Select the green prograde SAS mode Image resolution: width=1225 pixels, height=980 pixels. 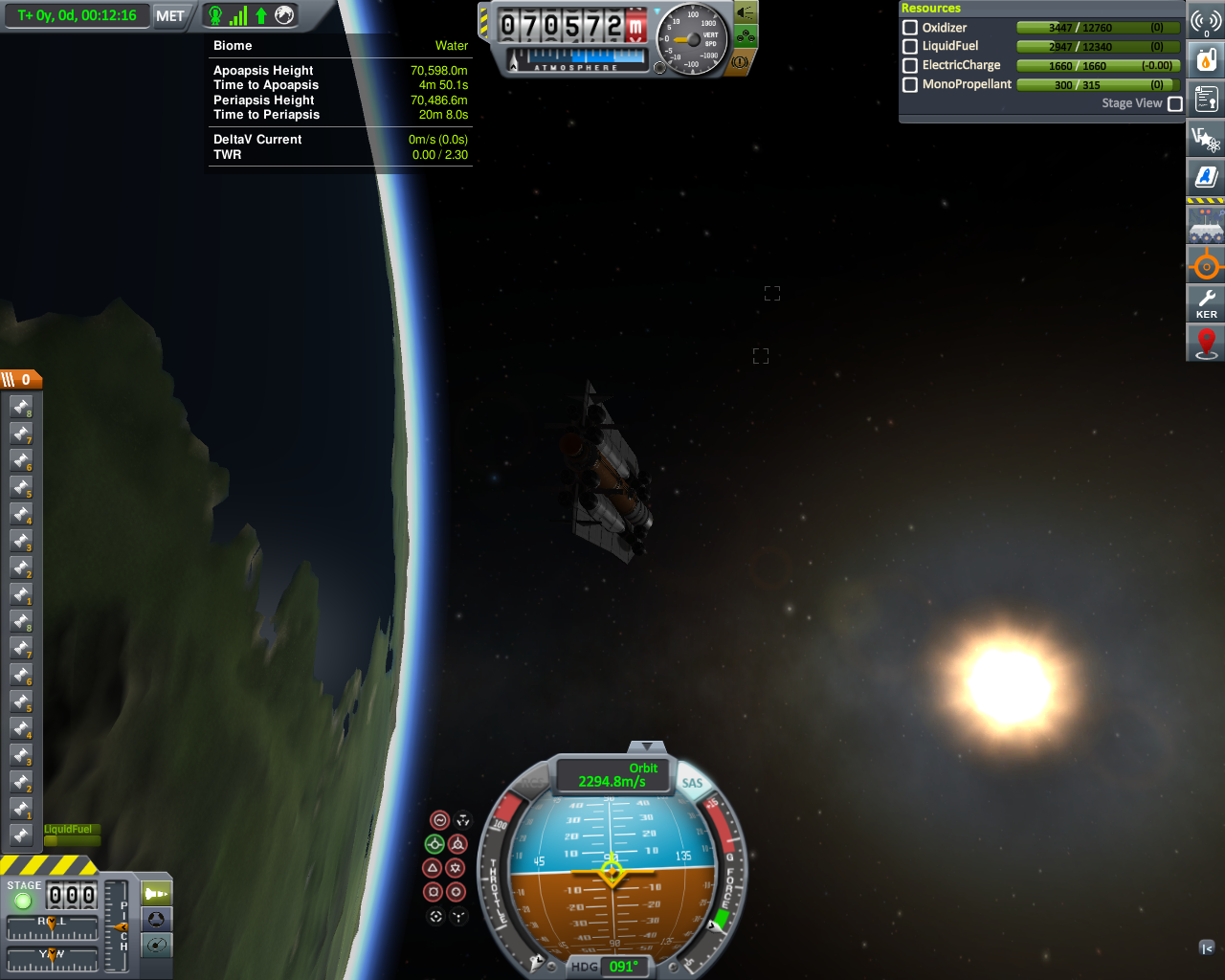pyautogui.click(x=434, y=844)
